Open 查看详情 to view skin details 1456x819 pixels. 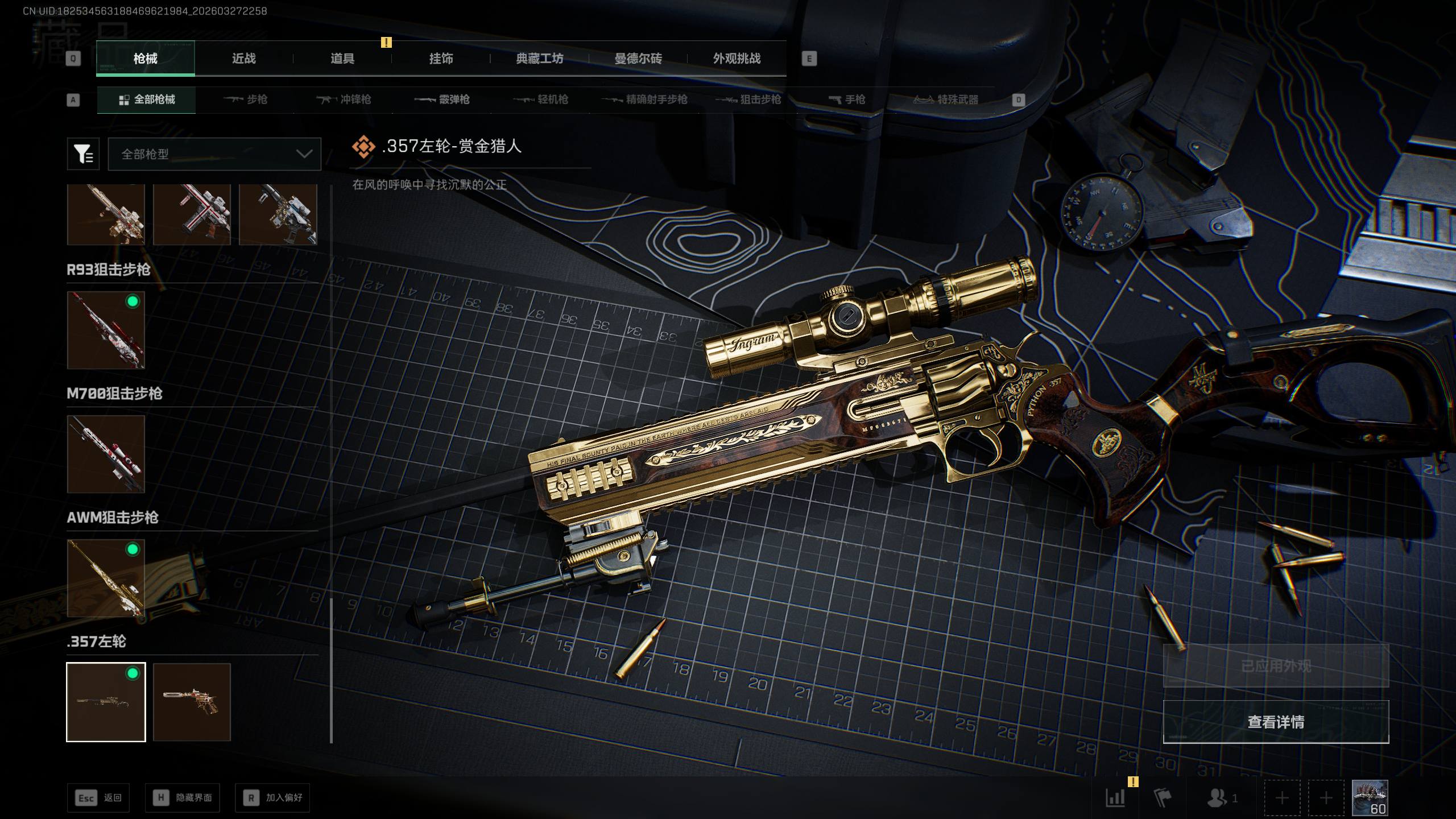tap(1276, 722)
